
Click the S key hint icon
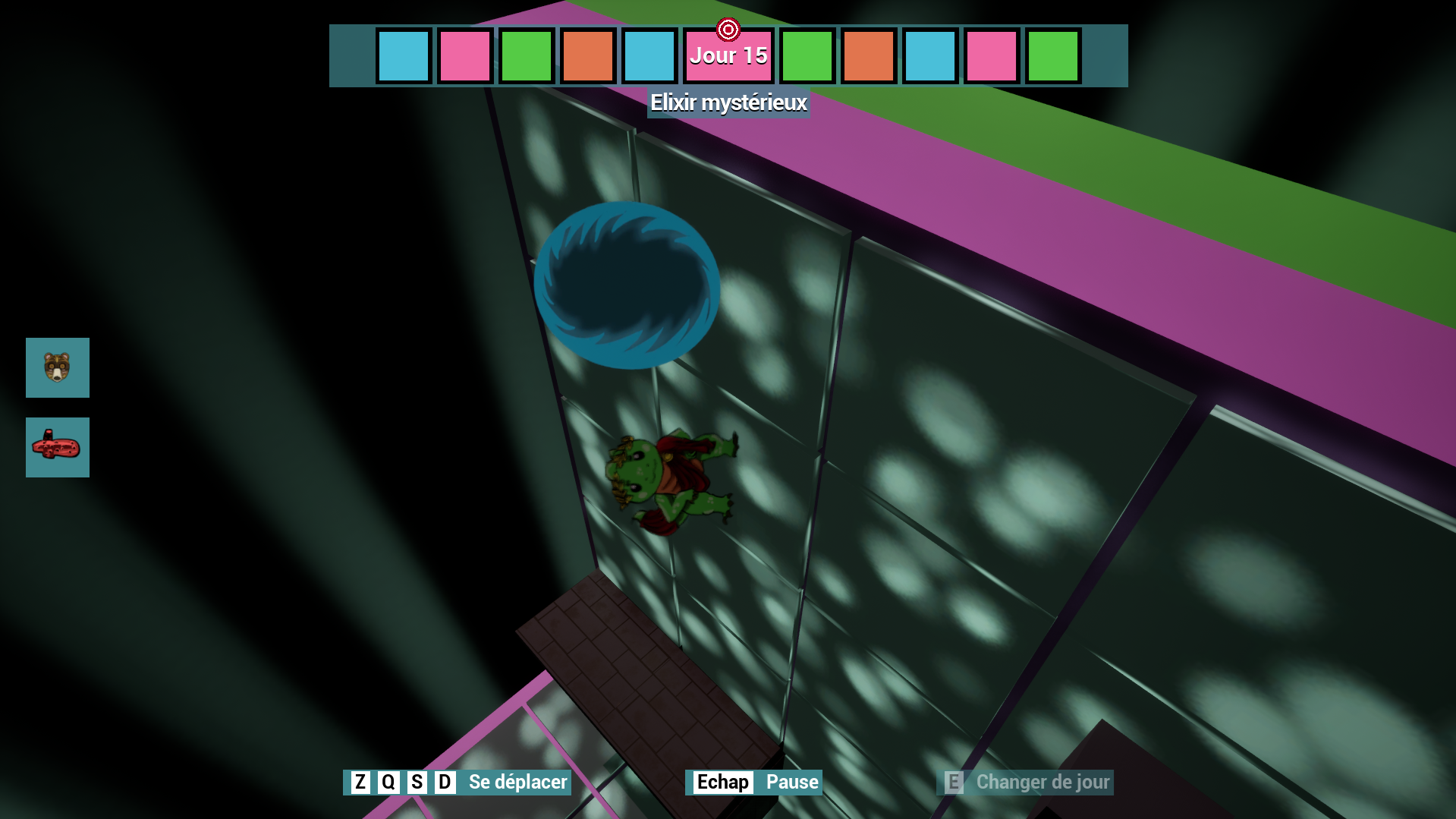point(416,782)
